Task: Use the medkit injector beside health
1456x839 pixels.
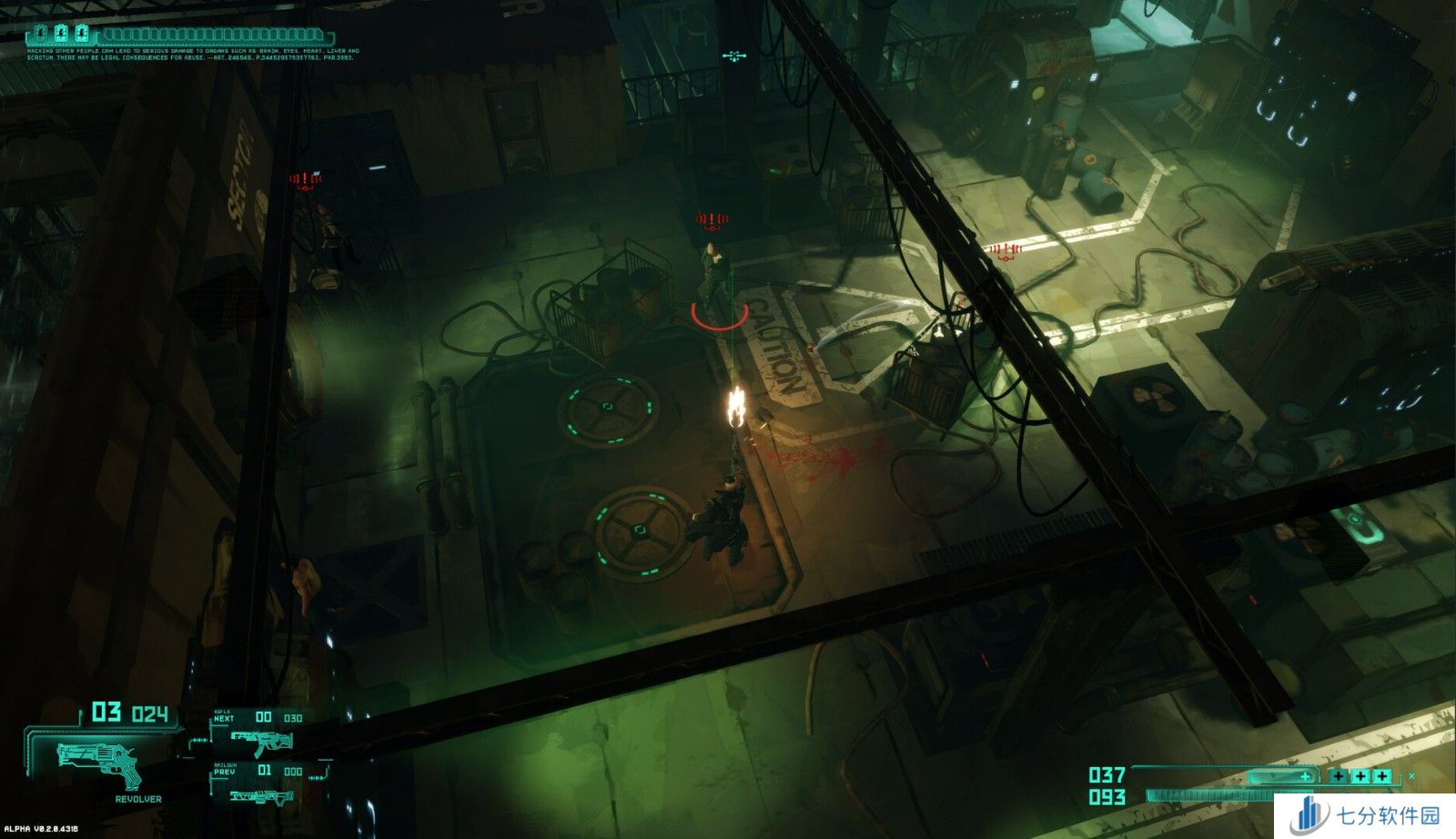Action: [1281, 776]
